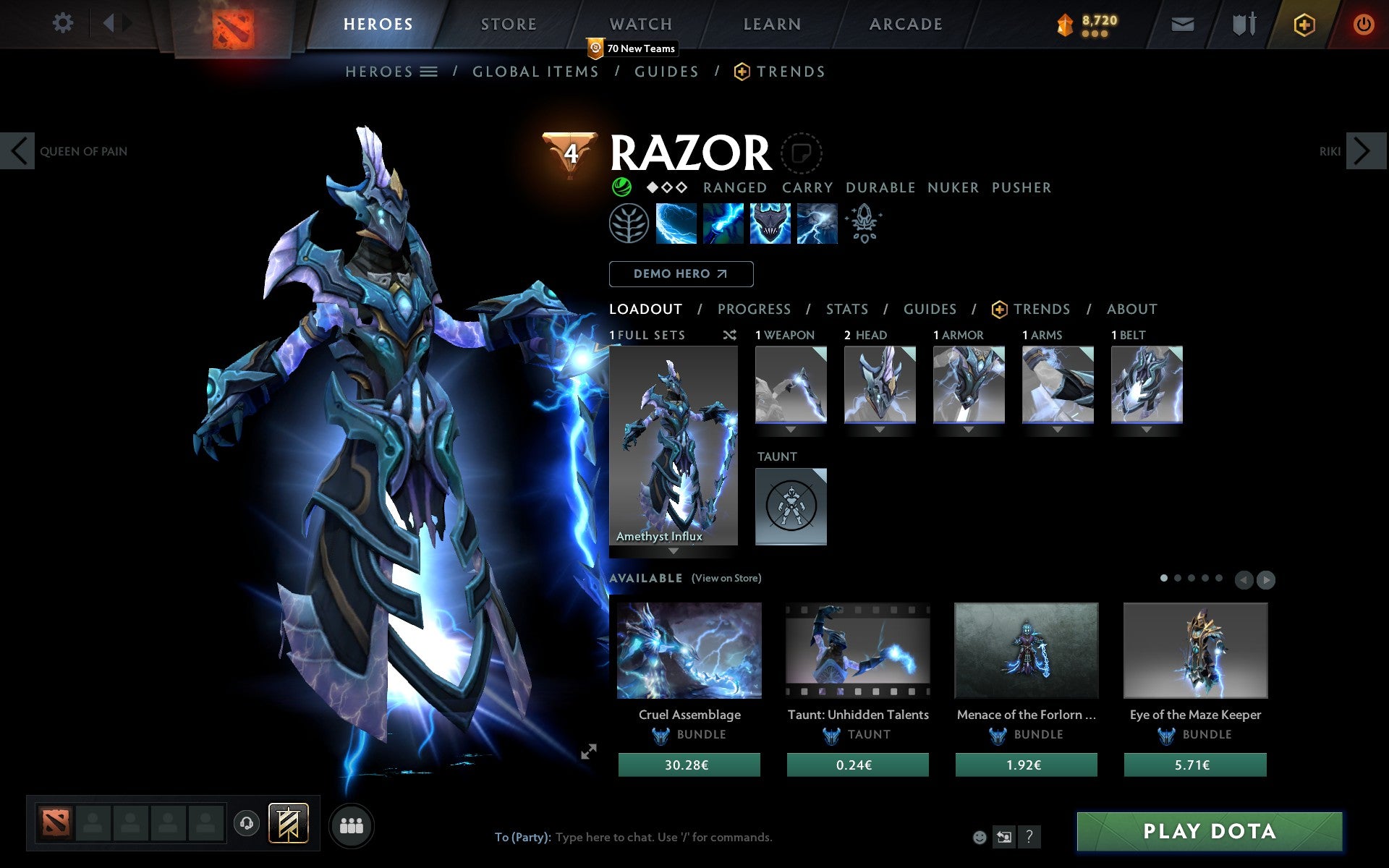Open the mail notifications icon
1389x868 pixels.
(x=1182, y=23)
